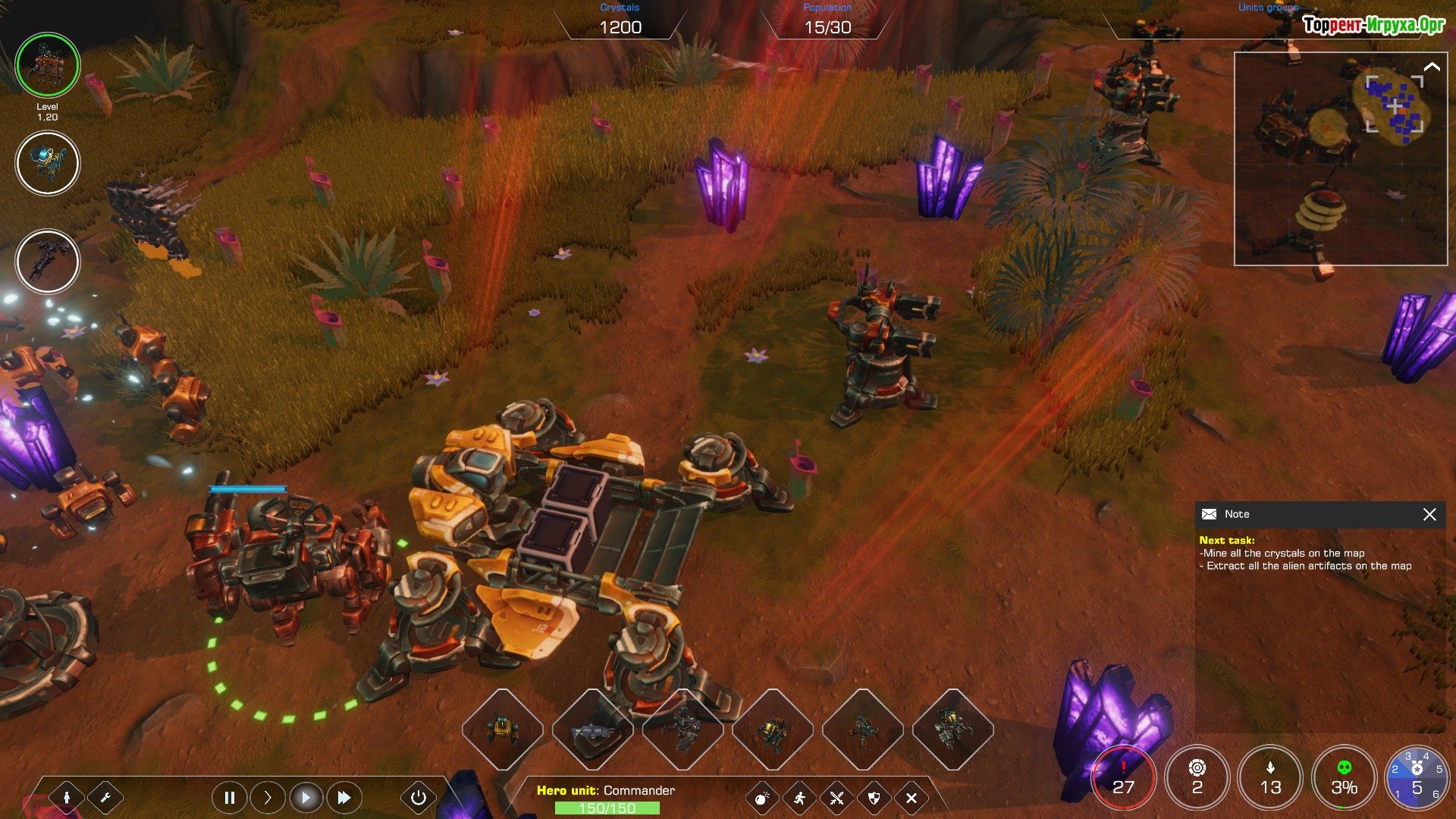Click the X cancel command button
The height and width of the screenshot is (819, 1456).
tap(911, 798)
